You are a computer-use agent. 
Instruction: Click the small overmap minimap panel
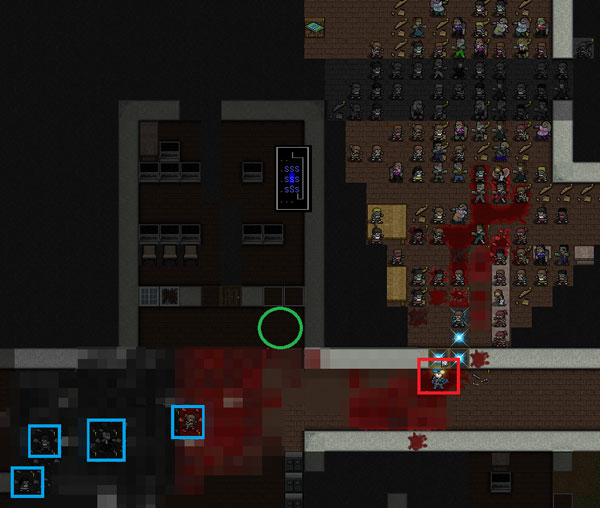click(x=293, y=178)
